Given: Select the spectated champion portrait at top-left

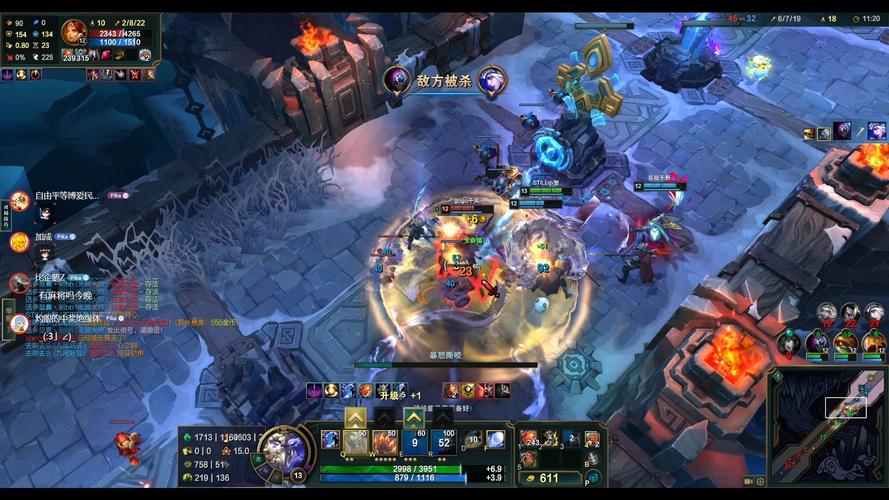Looking at the screenshot, I should (x=74, y=32).
